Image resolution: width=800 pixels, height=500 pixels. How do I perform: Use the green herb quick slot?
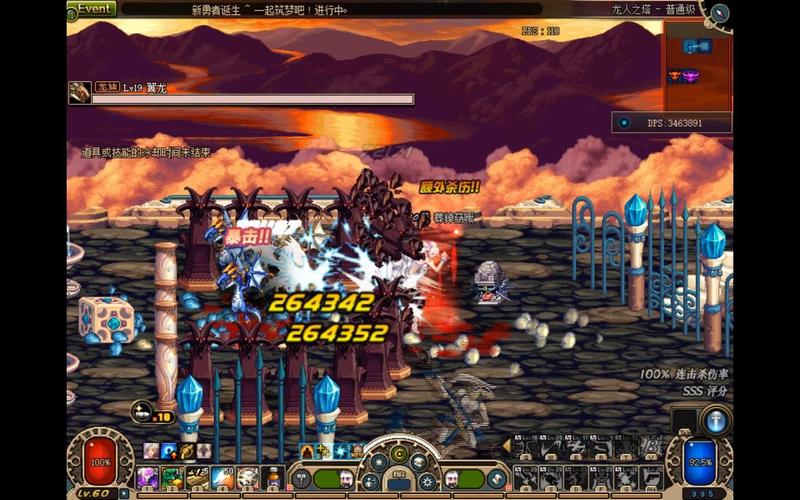172,478
